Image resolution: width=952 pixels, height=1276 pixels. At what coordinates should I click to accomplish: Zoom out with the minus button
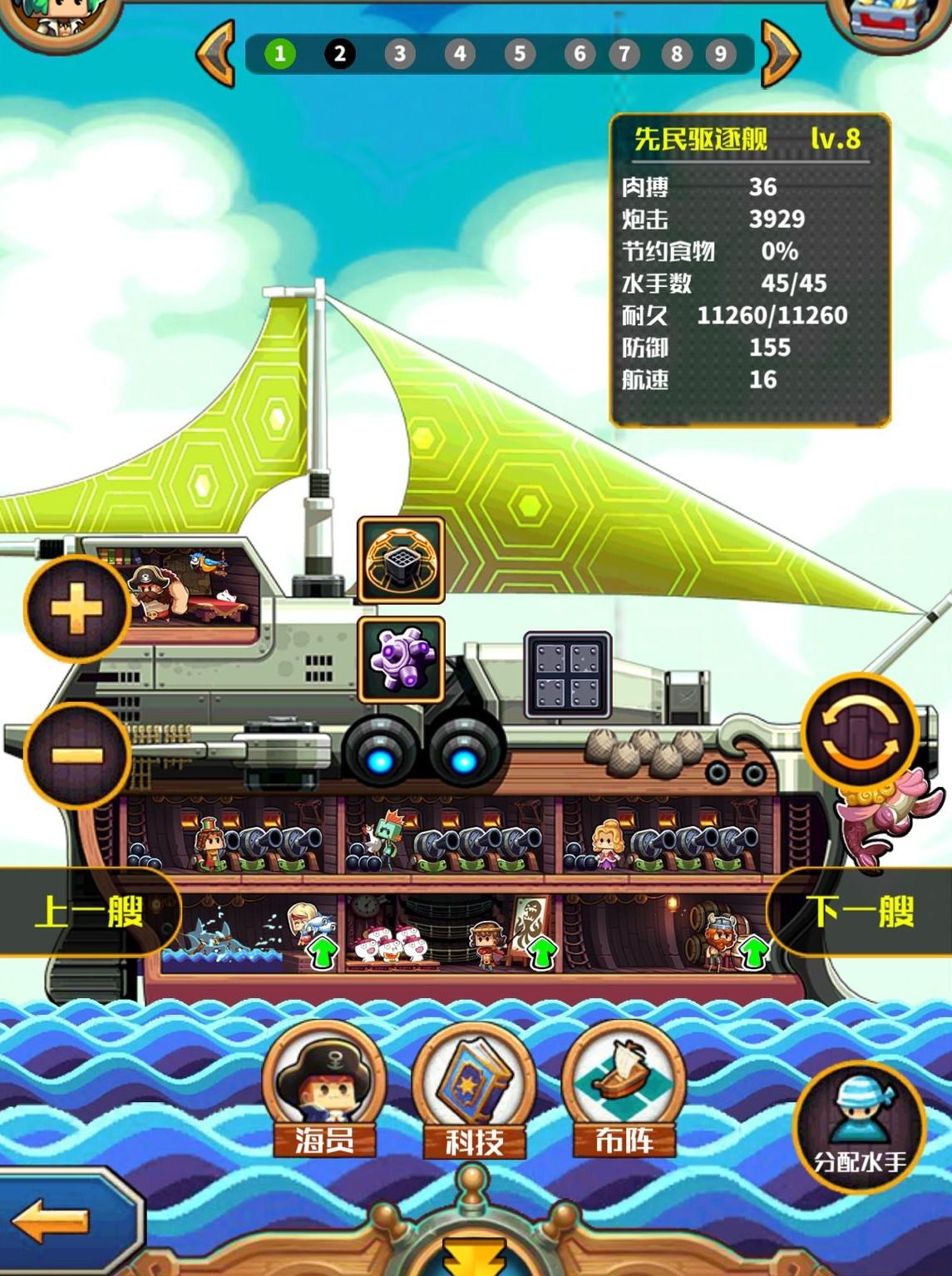tap(76, 755)
